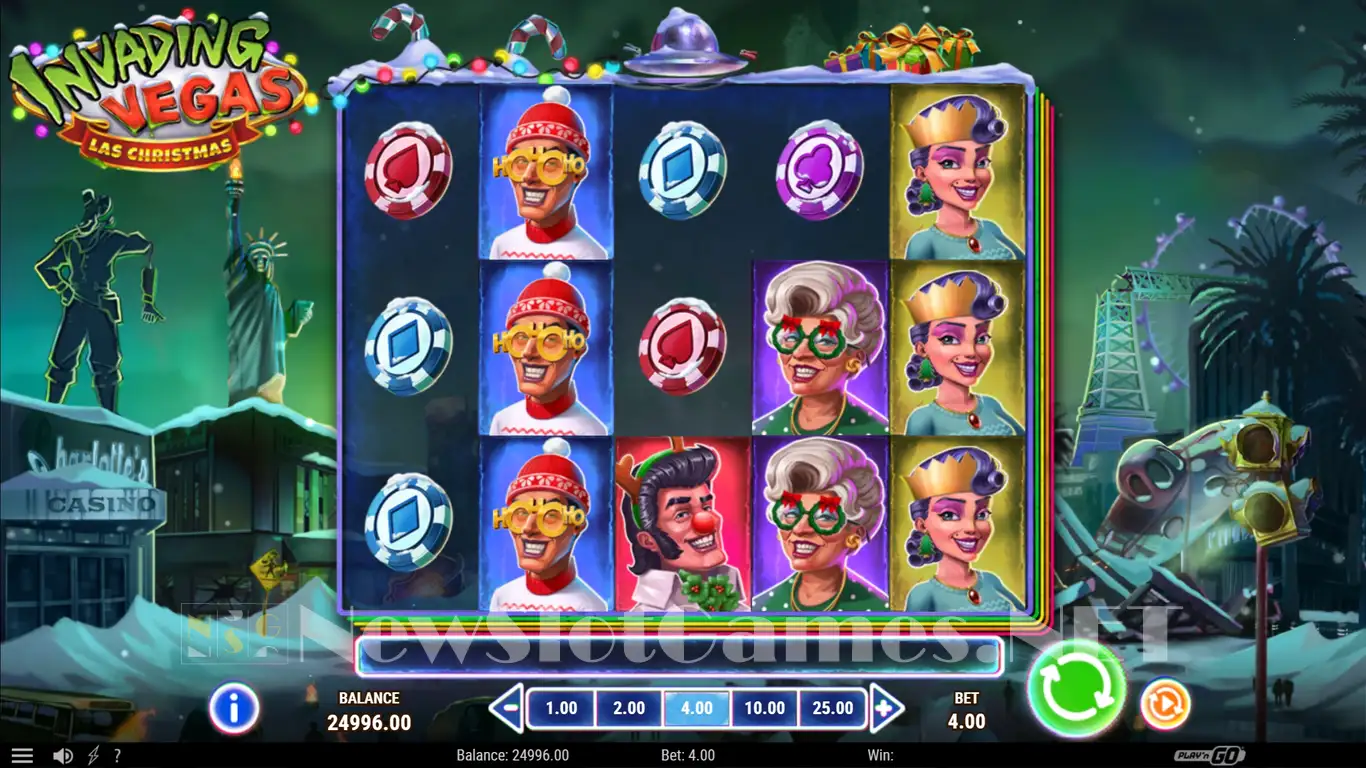Switch bet to 25.00
Viewport: 1366px width, 768px height.
(x=833, y=709)
